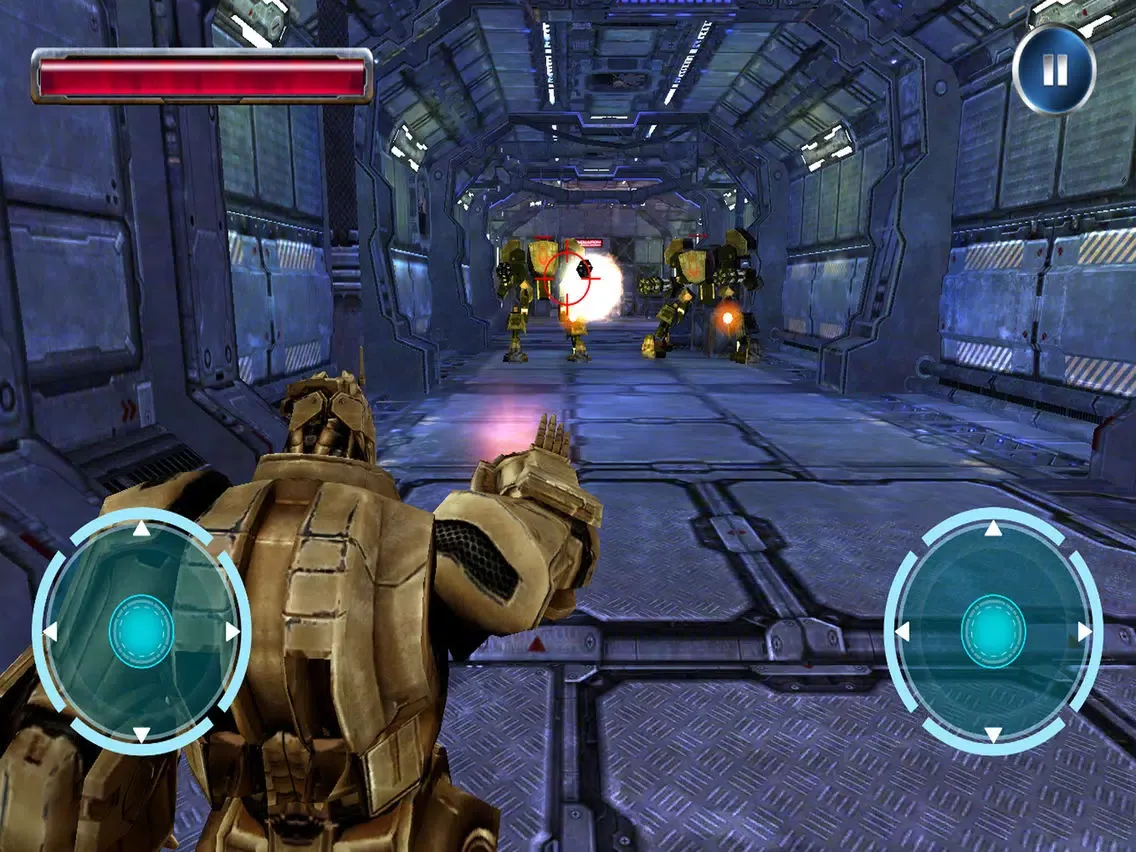The height and width of the screenshot is (852, 1136).
Task: Click the down arrow on the left joystick
Action: coord(141,735)
